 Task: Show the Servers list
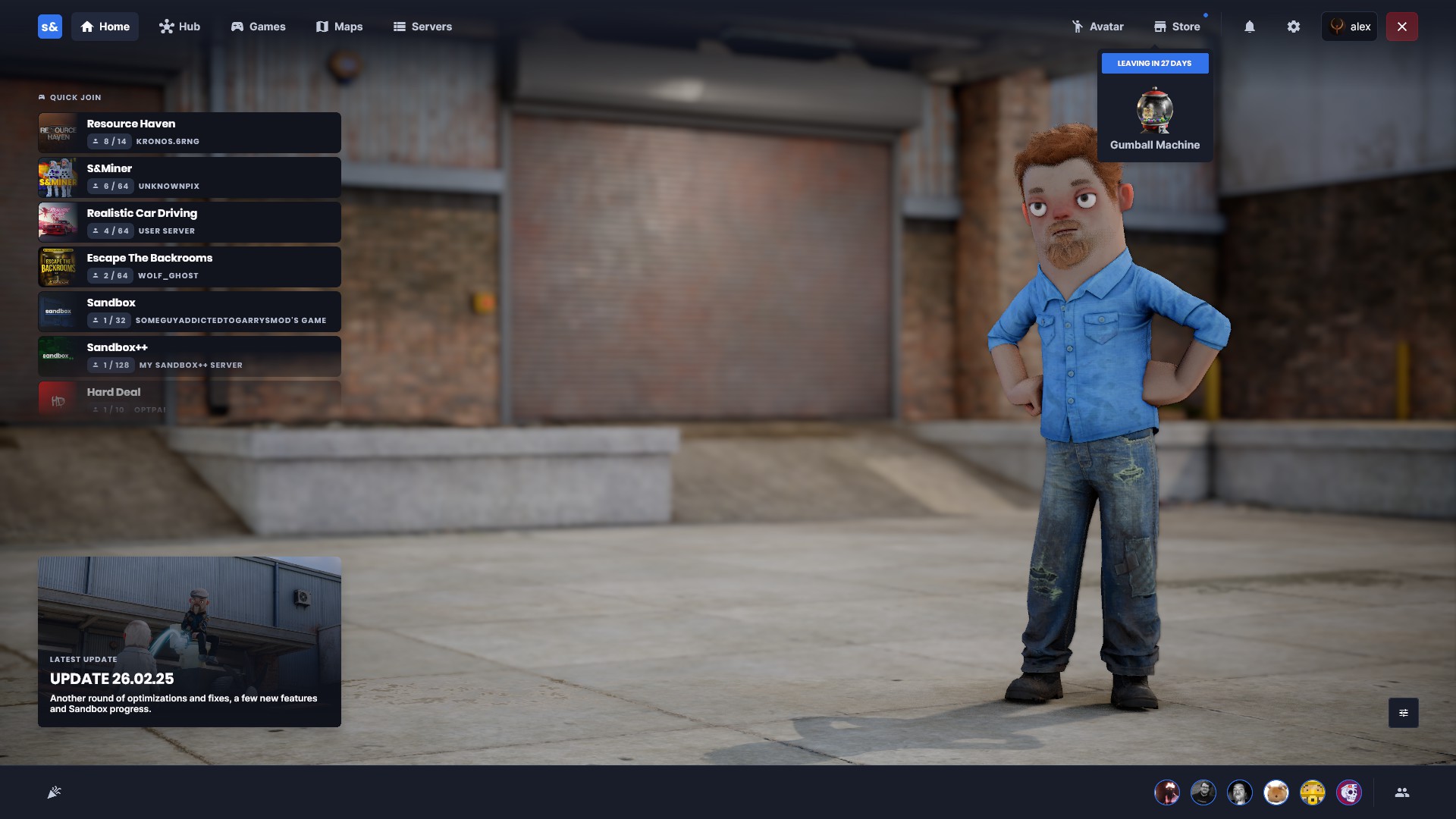click(x=422, y=27)
